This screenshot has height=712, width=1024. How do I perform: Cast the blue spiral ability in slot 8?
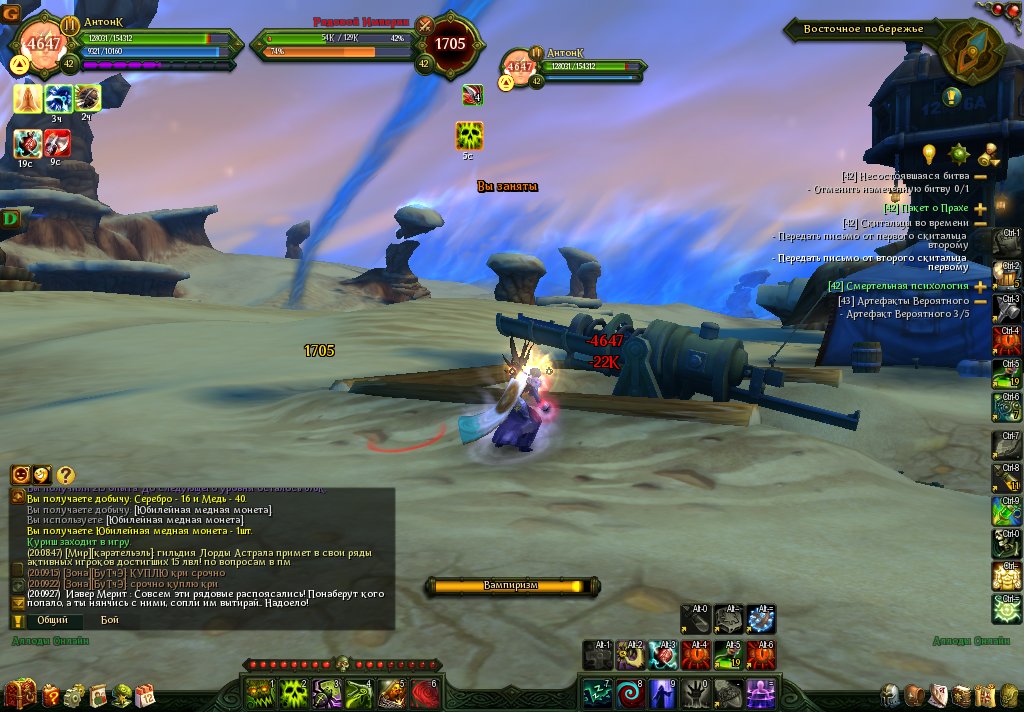pos(629,690)
